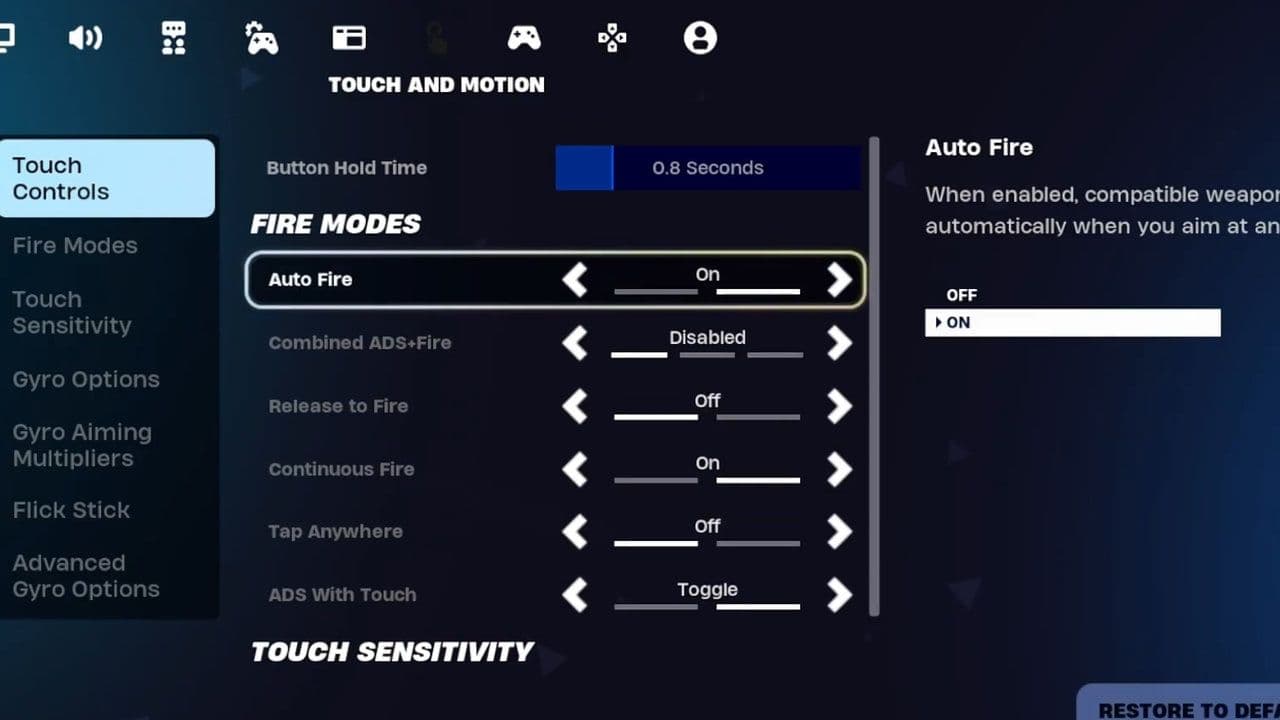Click the d-pad input mapping icon
The height and width of the screenshot is (720, 1280).
tap(612, 37)
